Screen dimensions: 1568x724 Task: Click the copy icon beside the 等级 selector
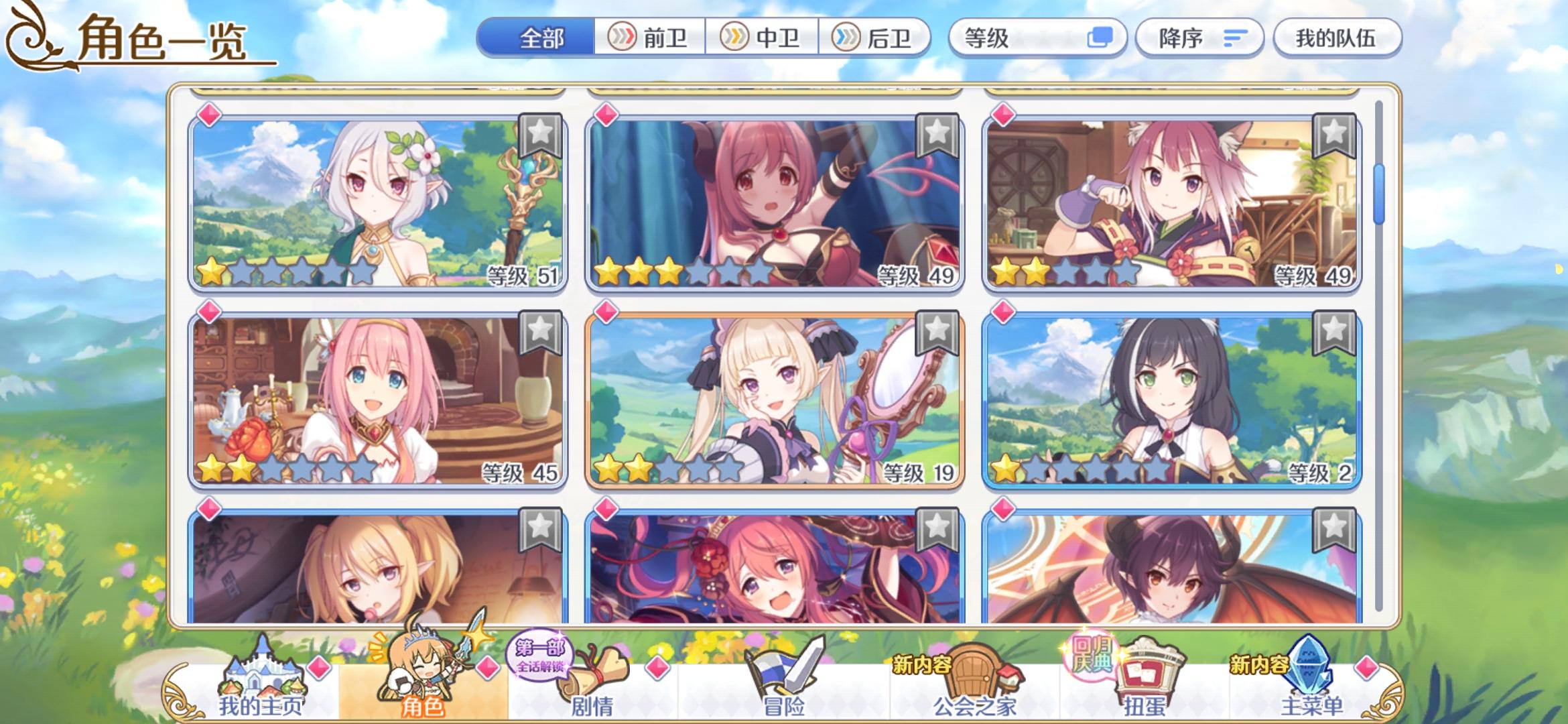(x=1099, y=38)
